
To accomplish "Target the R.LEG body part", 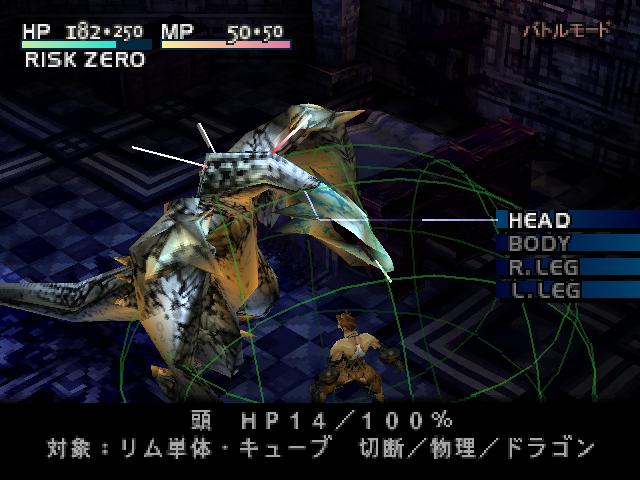I will 544,267.
